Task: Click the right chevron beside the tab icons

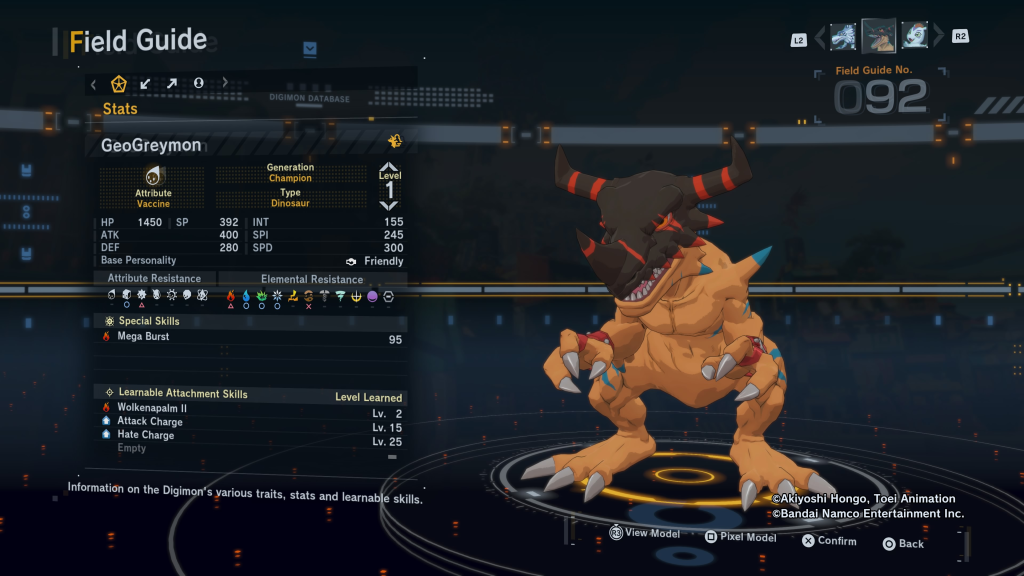Action: 225,83
